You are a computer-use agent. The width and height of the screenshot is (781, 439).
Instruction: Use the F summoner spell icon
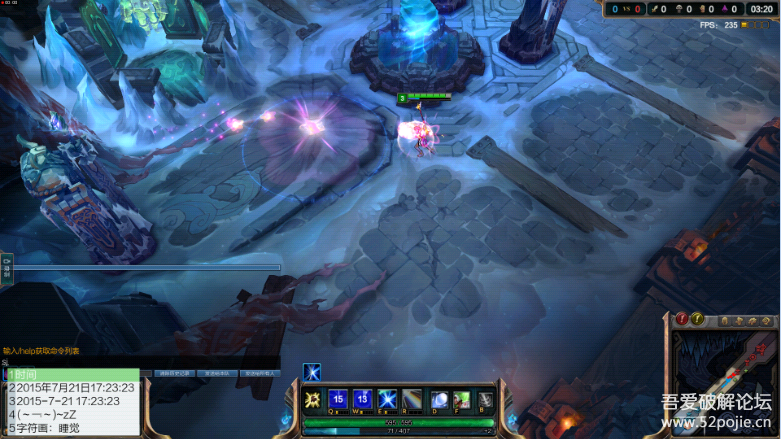pos(462,400)
